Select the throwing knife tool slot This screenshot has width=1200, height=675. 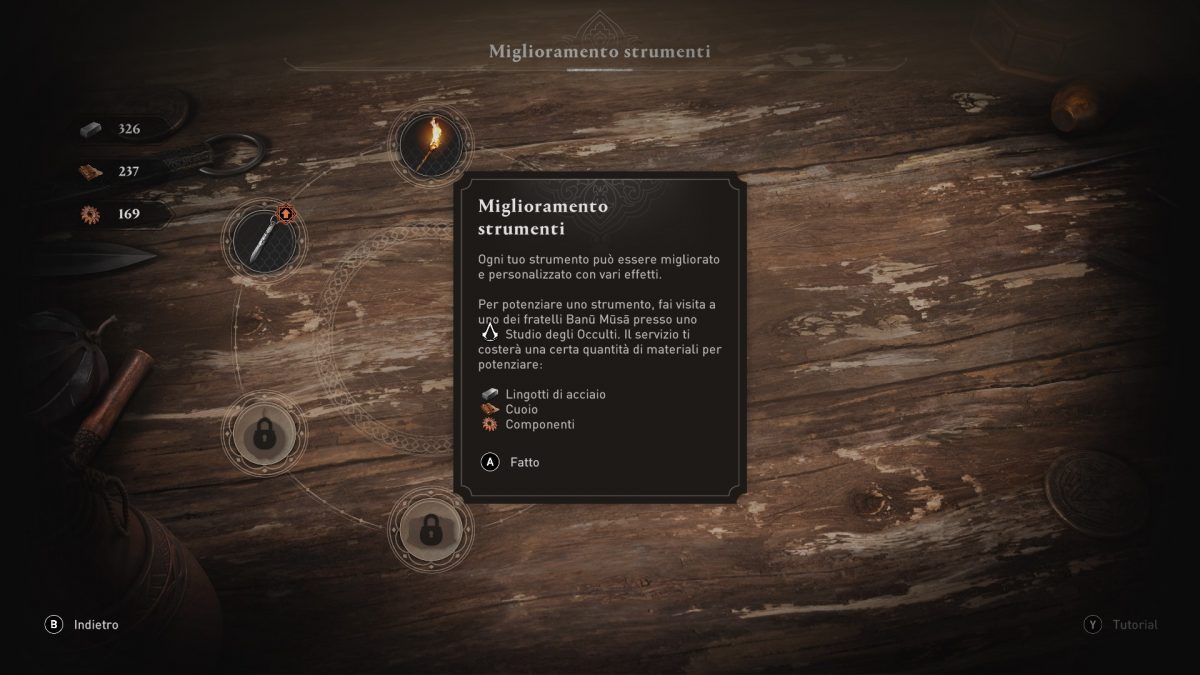point(265,240)
